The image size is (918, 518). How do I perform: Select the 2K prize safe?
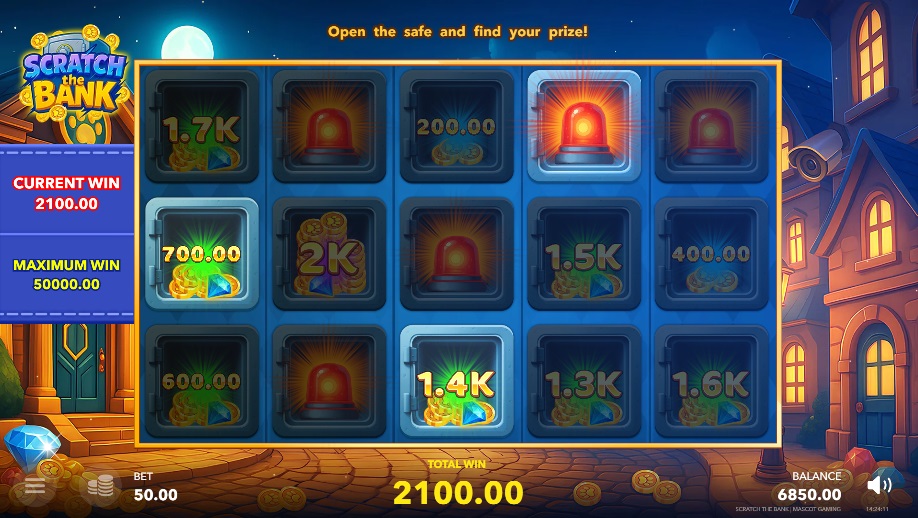tap(329, 254)
